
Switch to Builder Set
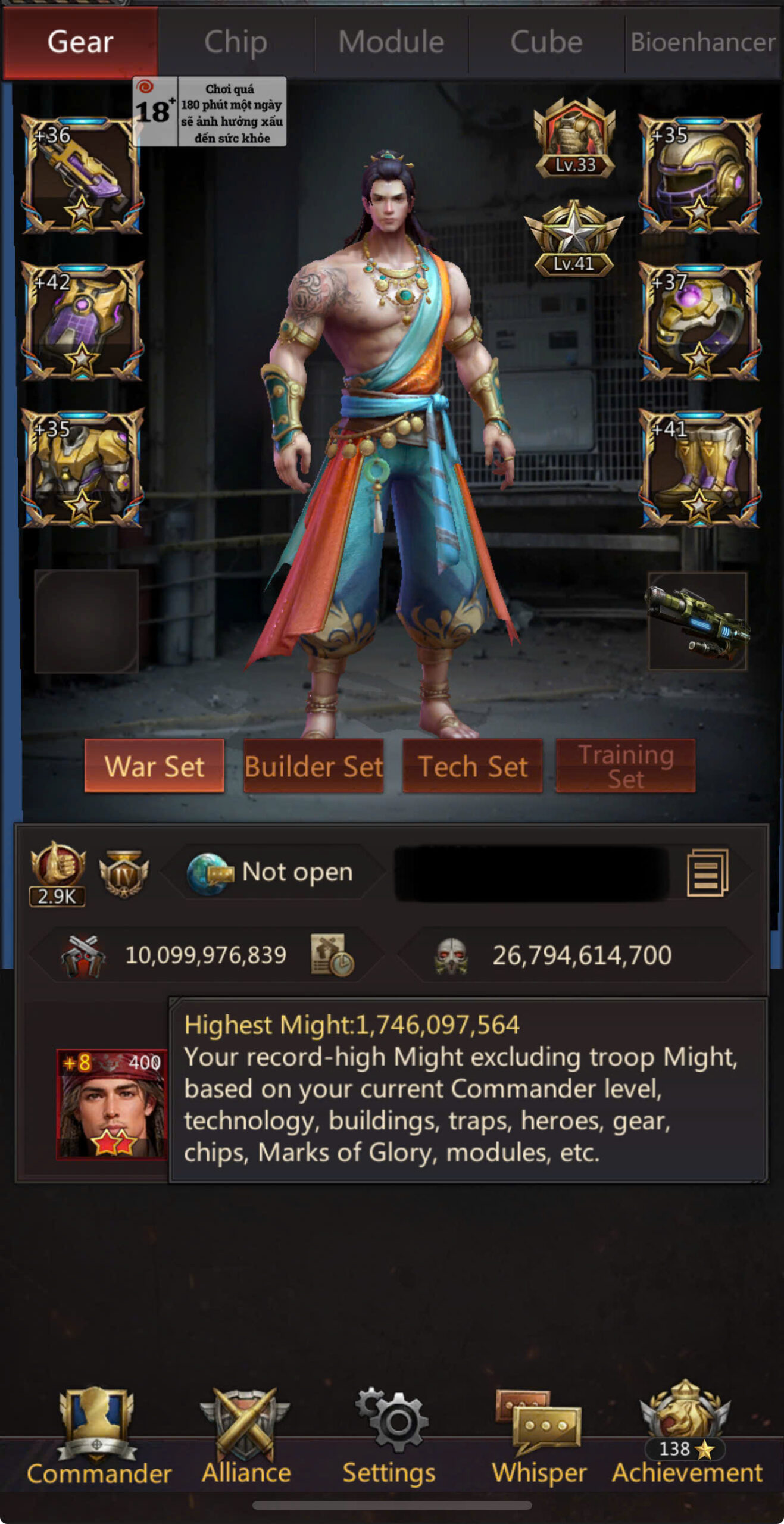(313, 766)
